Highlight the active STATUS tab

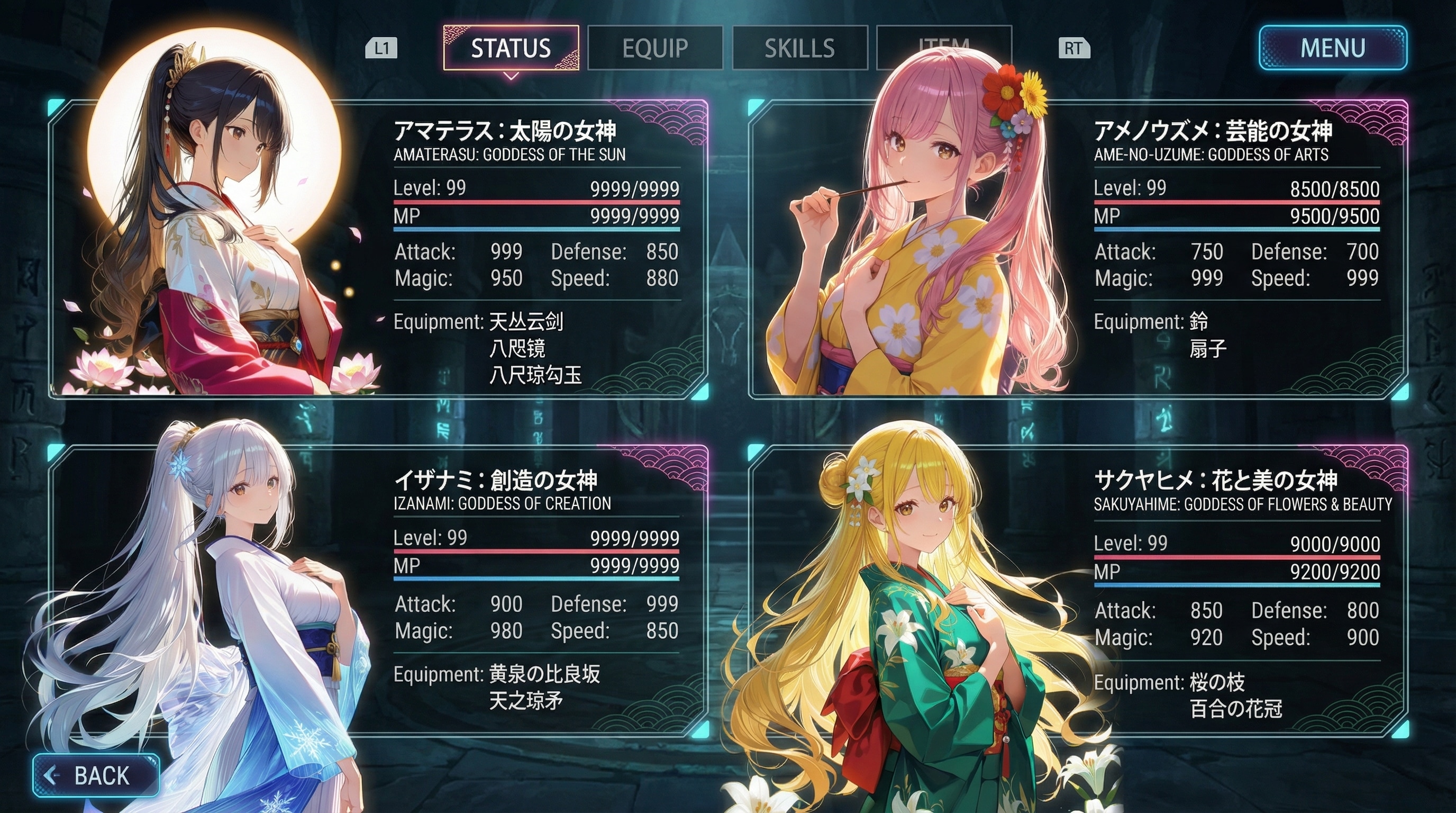click(x=512, y=48)
